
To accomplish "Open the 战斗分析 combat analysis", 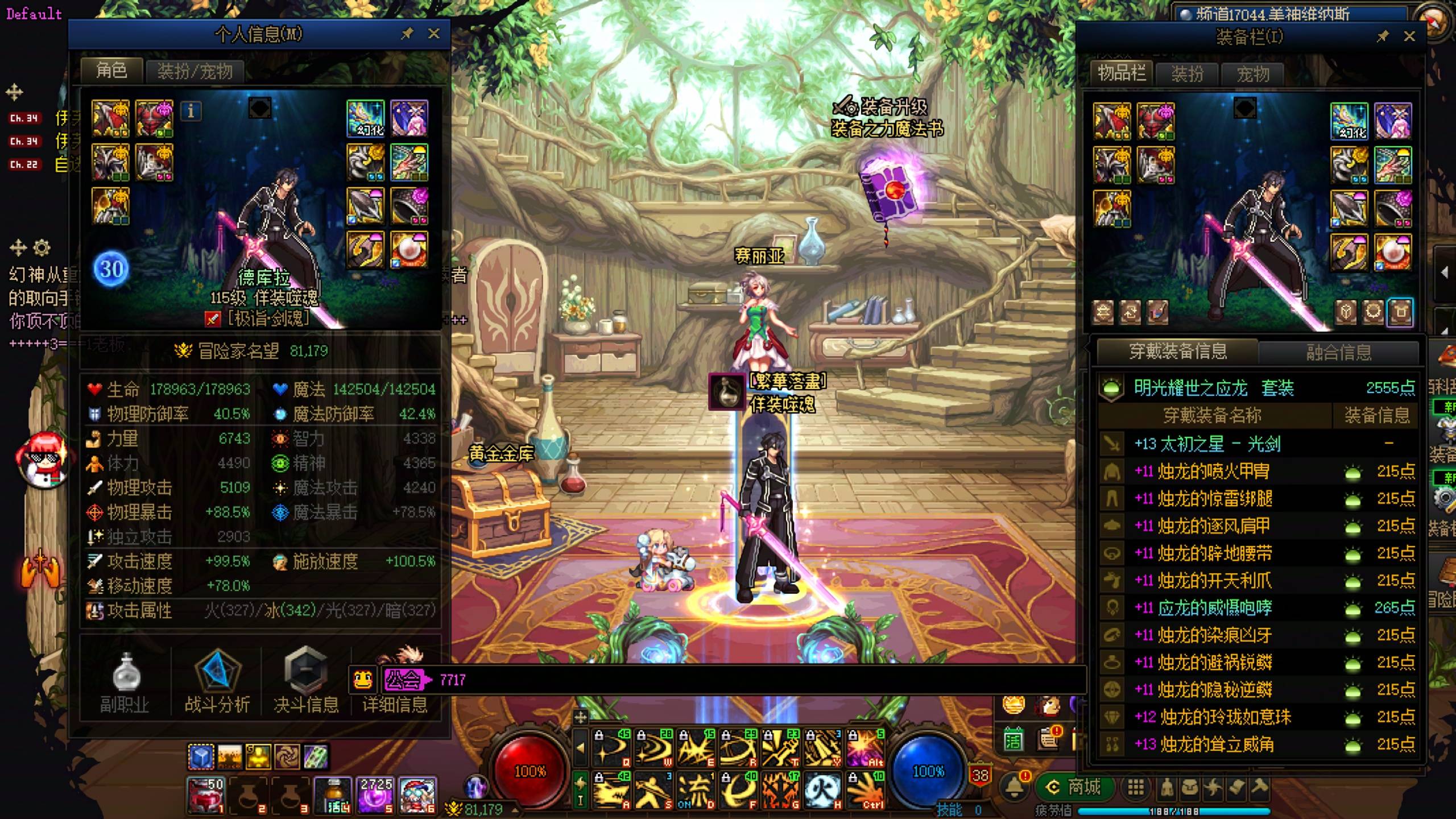I will [217, 682].
